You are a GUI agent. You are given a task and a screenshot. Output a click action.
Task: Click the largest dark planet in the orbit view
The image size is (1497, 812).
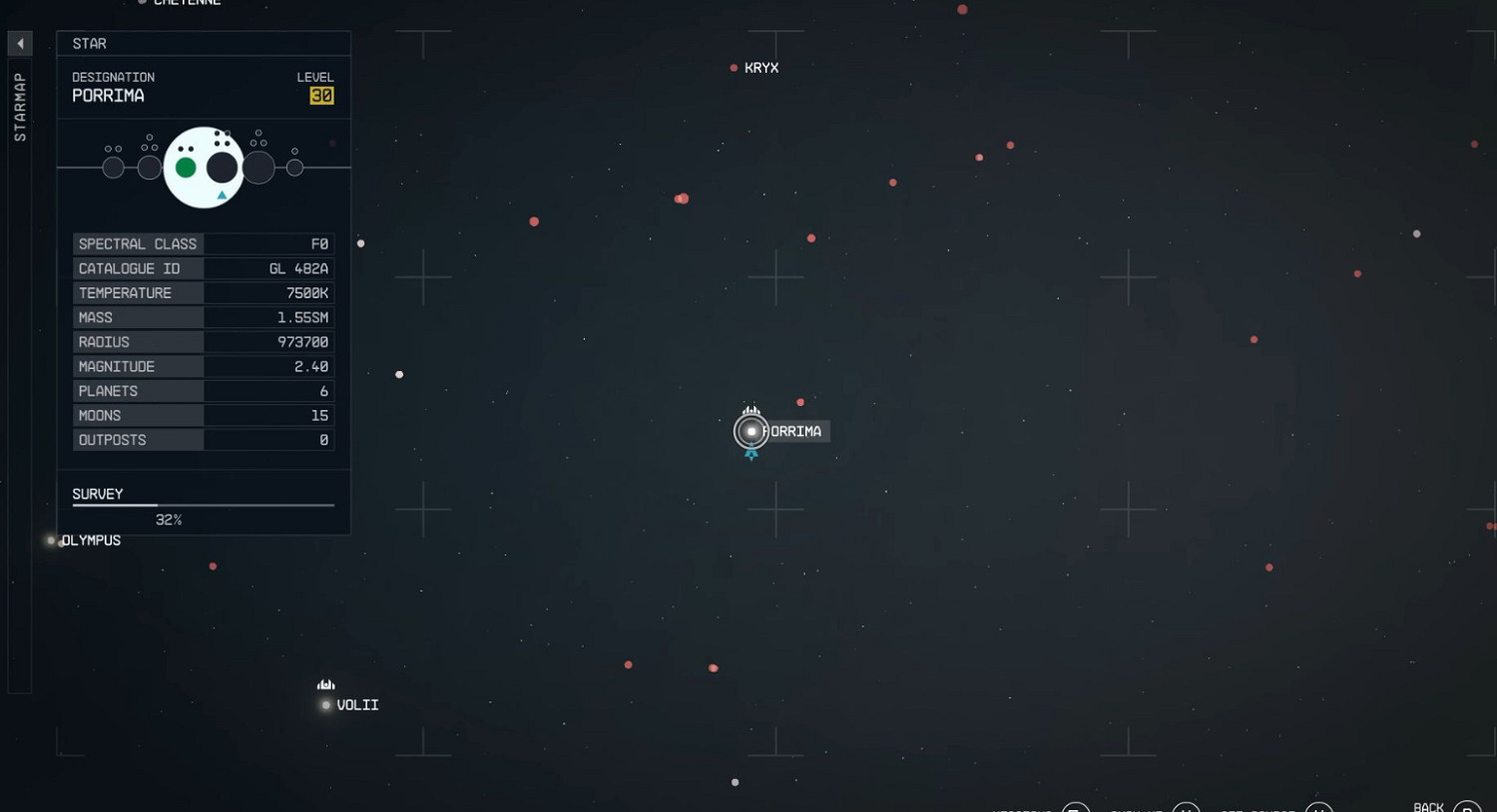click(x=222, y=167)
